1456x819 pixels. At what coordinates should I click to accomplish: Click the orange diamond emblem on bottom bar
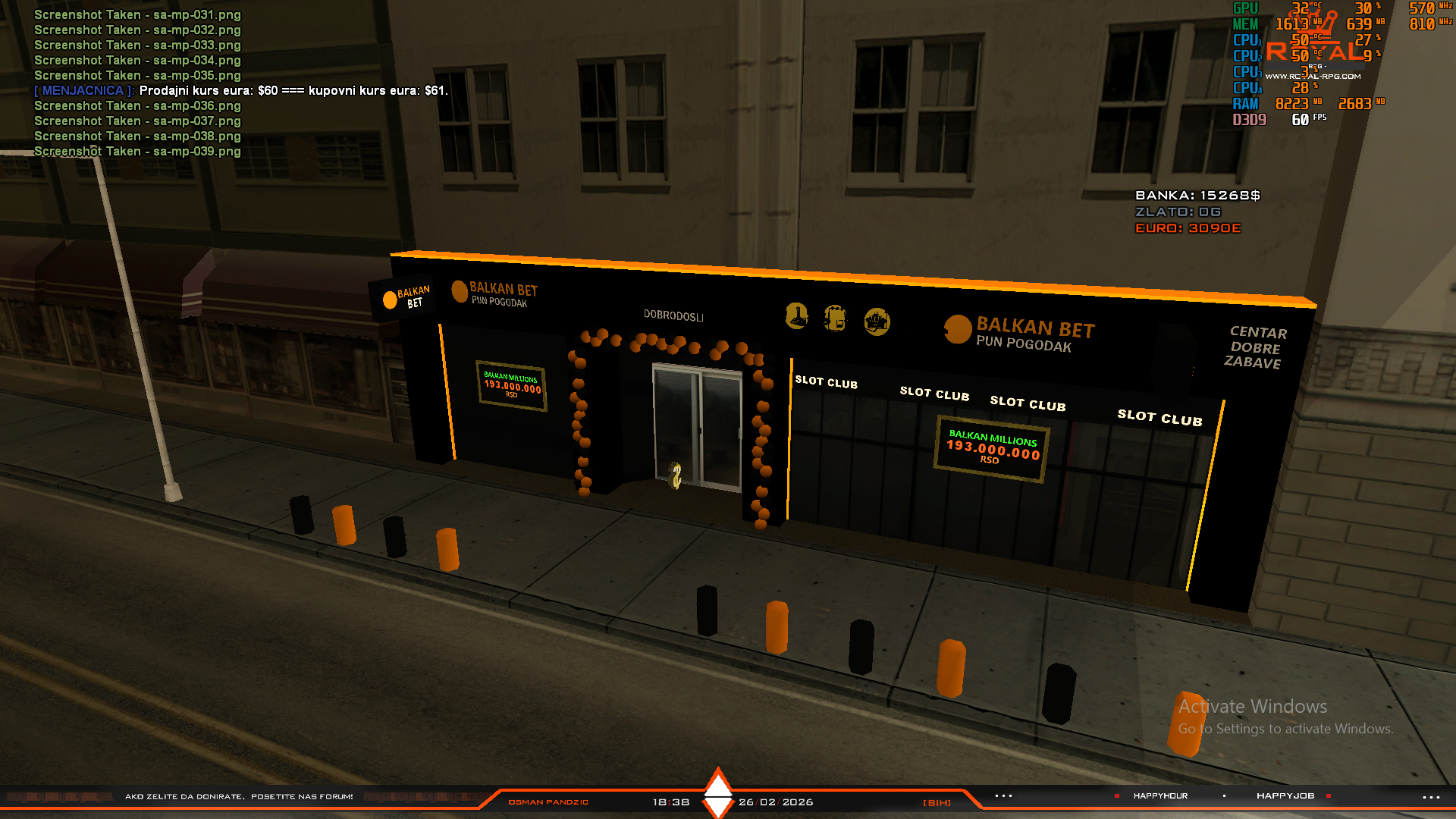(x=717, y=793)
